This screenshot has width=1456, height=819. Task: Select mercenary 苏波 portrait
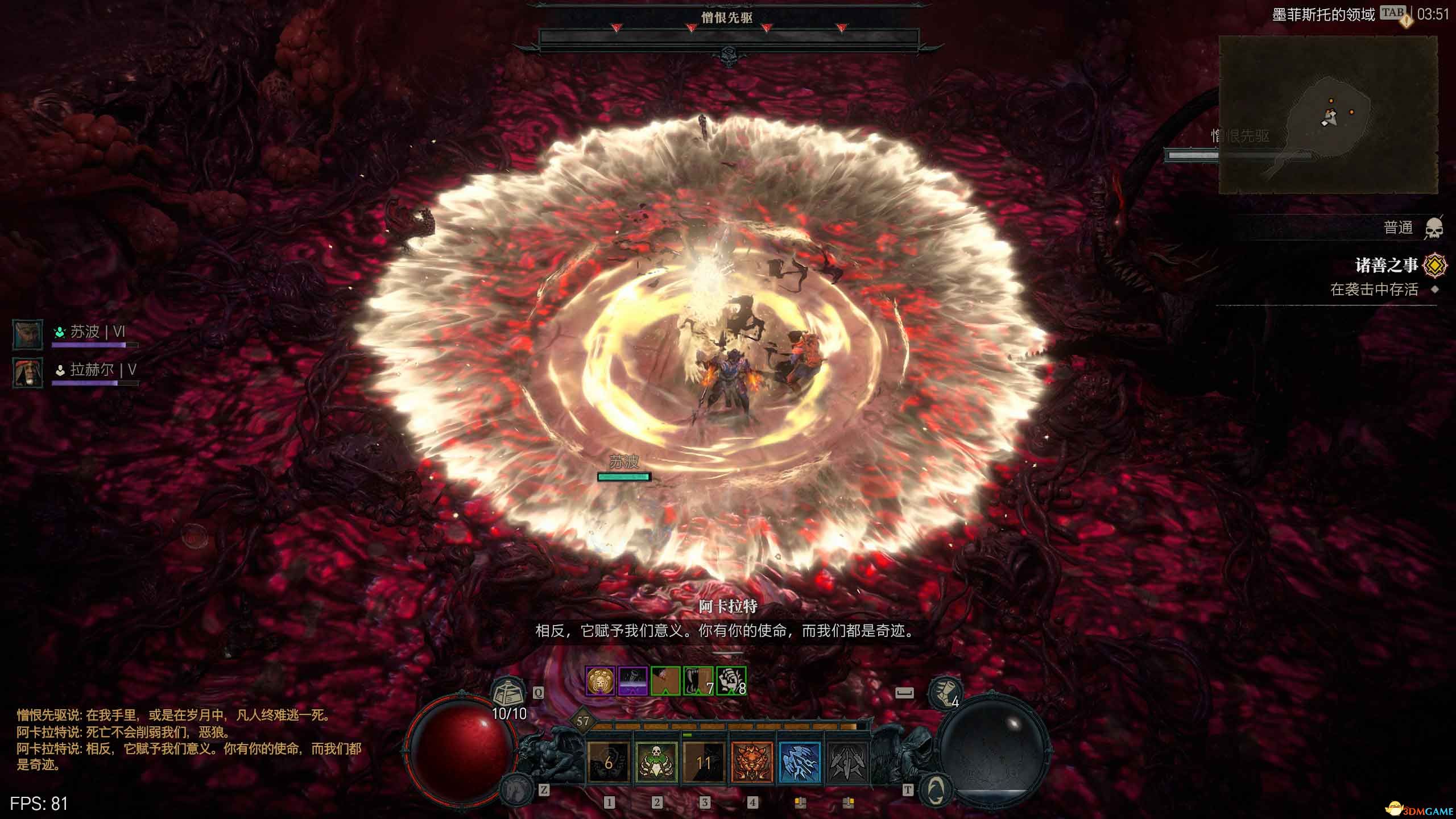coord(28,334)
